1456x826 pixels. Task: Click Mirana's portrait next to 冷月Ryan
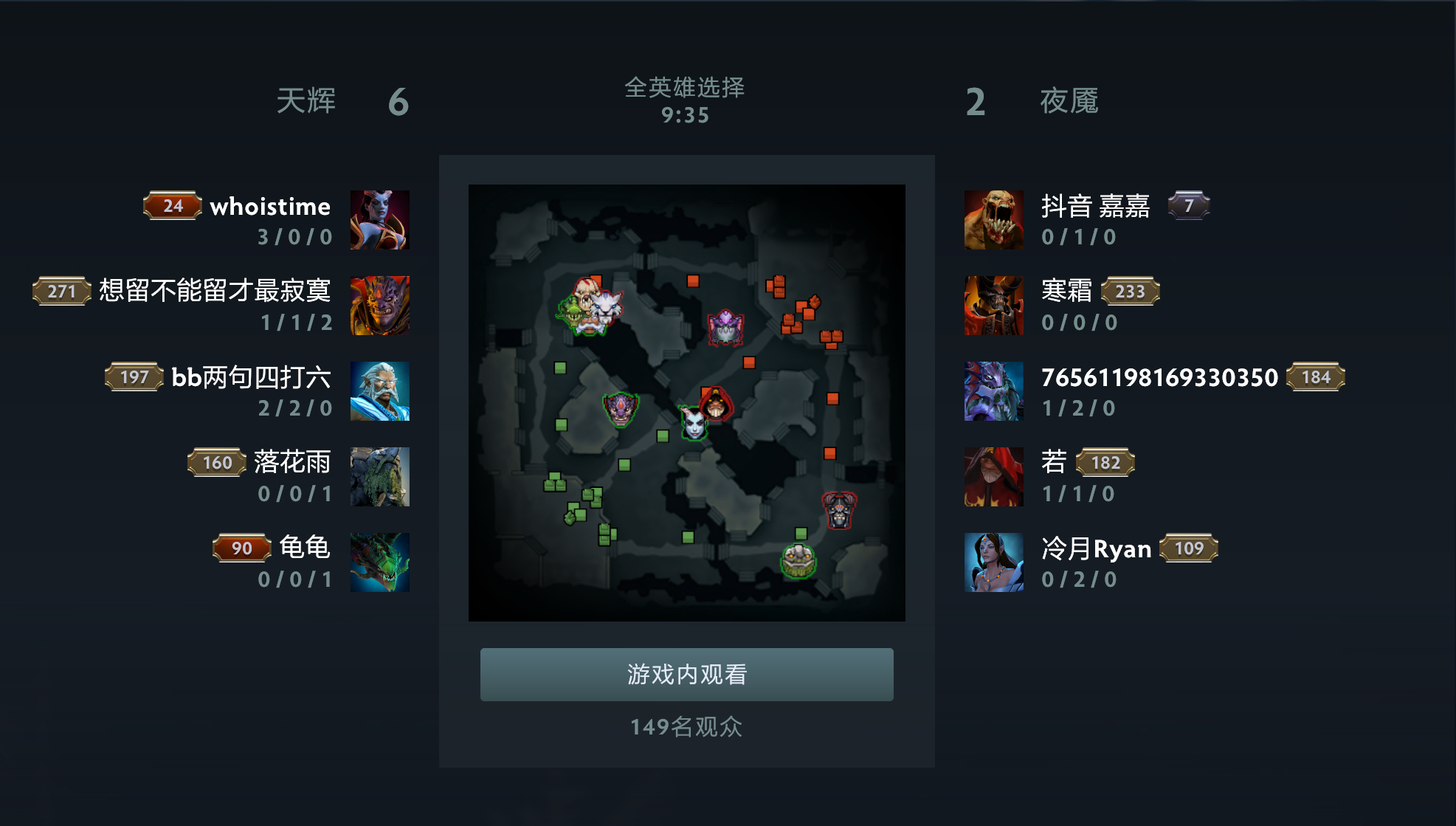(x=993, y=562)
